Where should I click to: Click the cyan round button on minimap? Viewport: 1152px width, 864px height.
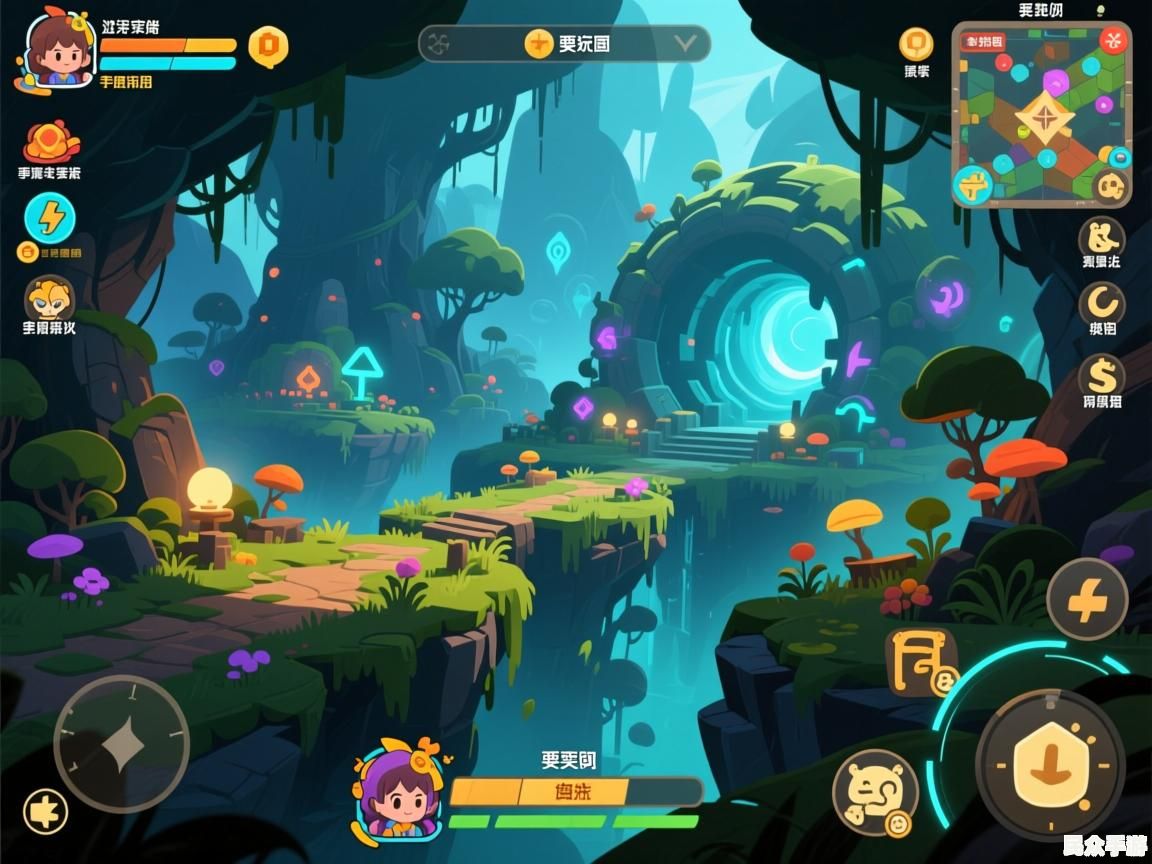click(971, 184)
